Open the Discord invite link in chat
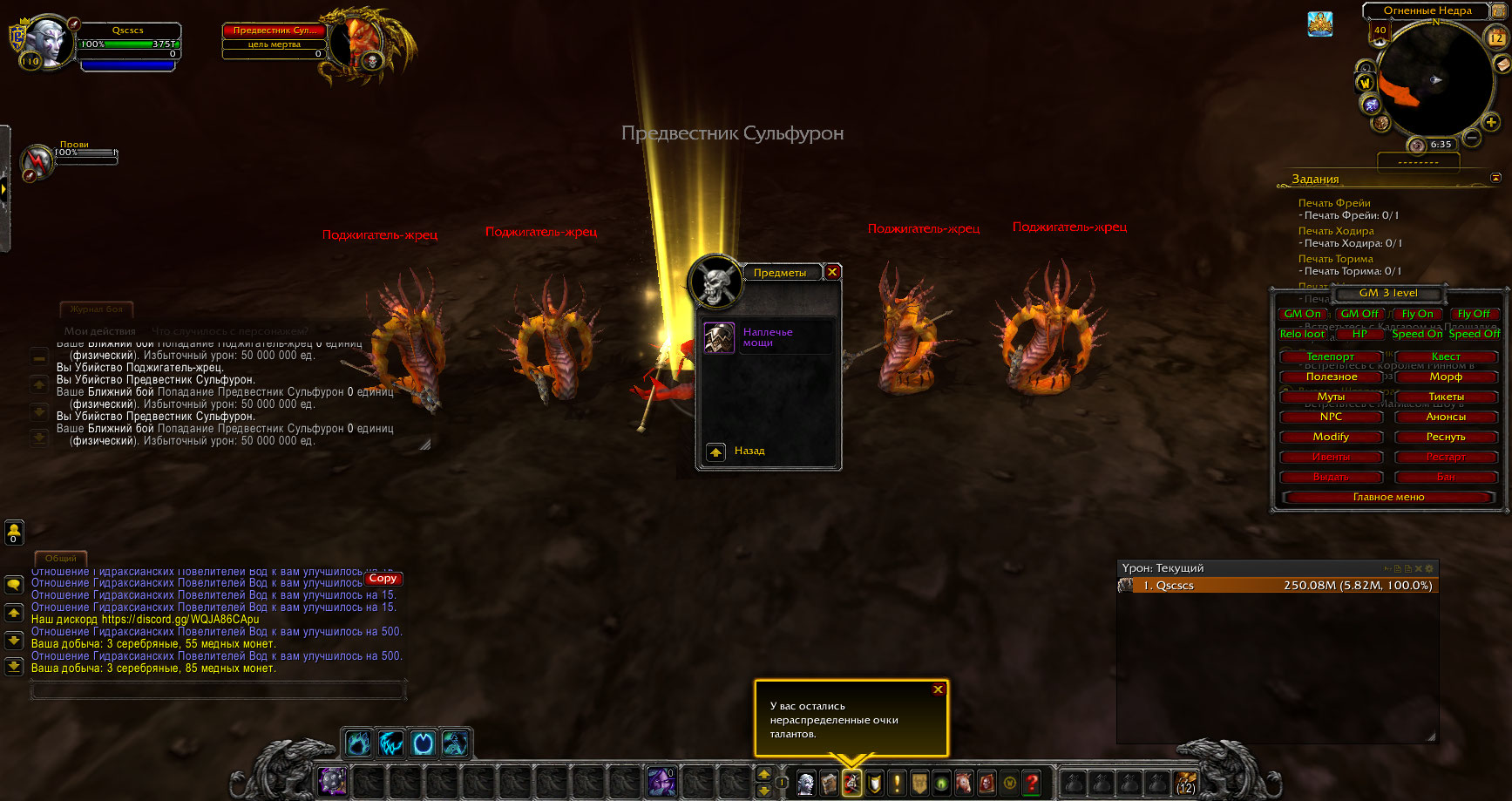The width and height of the screenshot is (1512, 801). 180,620
